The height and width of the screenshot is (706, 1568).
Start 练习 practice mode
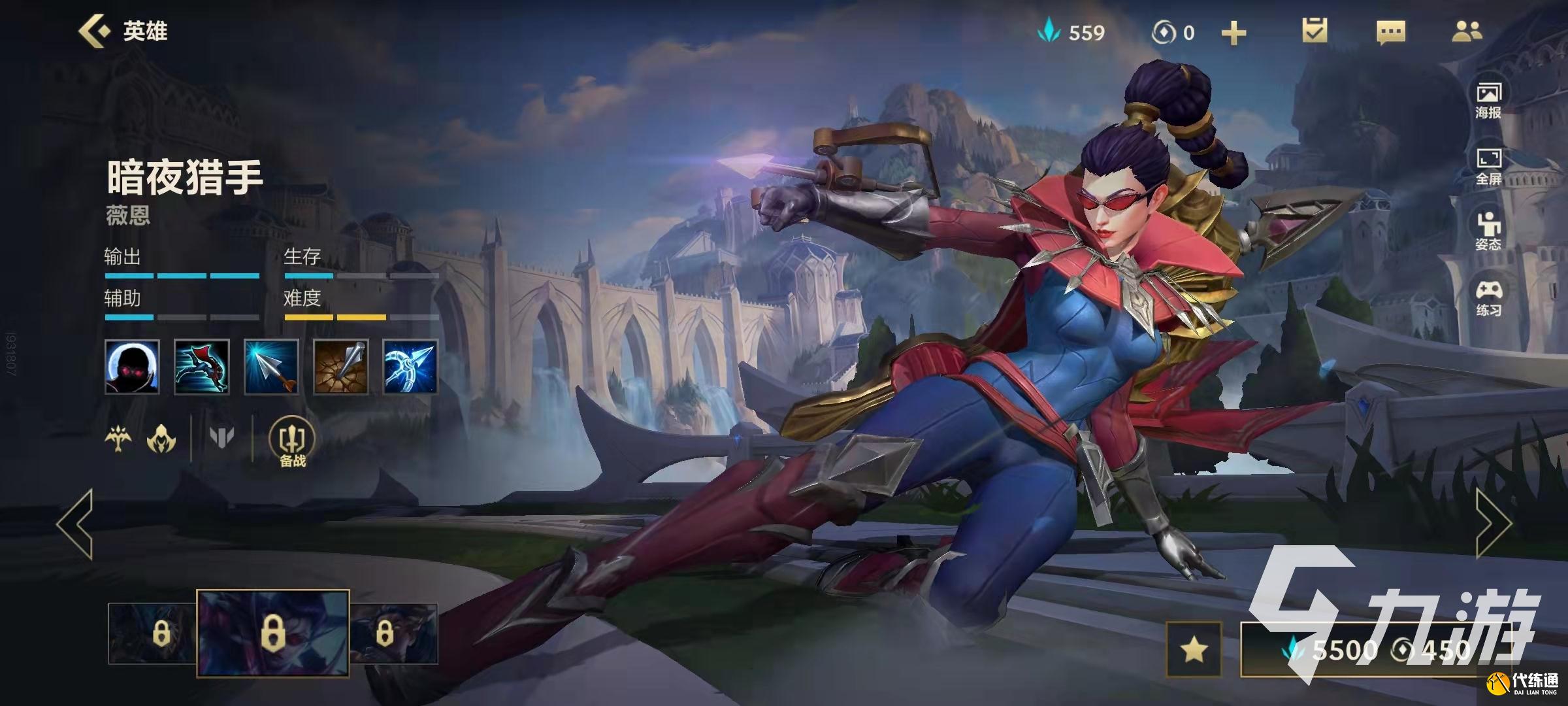(x=1488, y=298)
